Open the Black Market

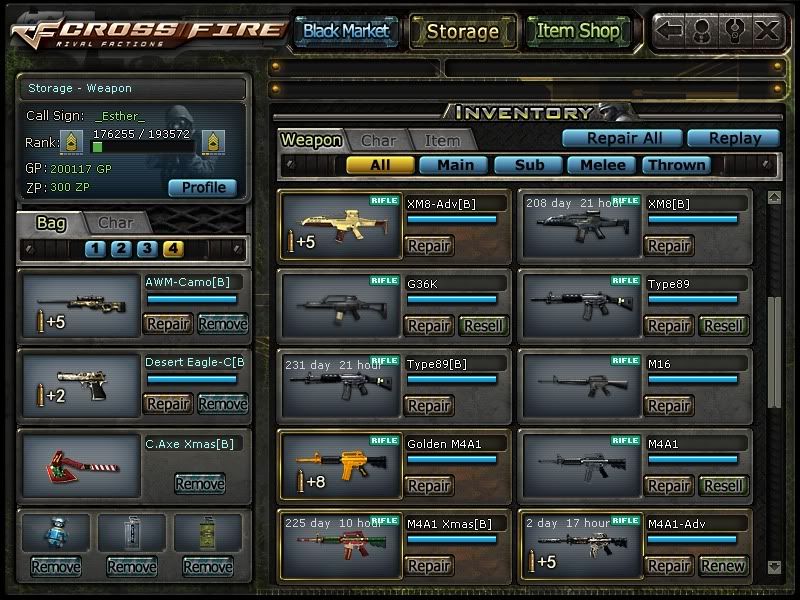tap(346, 31)
